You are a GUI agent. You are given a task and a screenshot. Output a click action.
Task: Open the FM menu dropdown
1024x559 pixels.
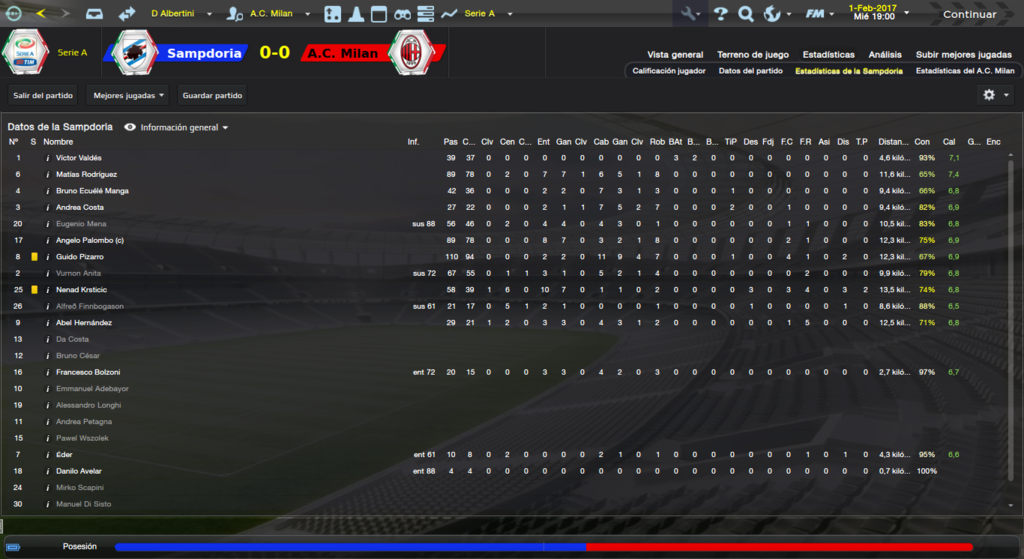821,14
